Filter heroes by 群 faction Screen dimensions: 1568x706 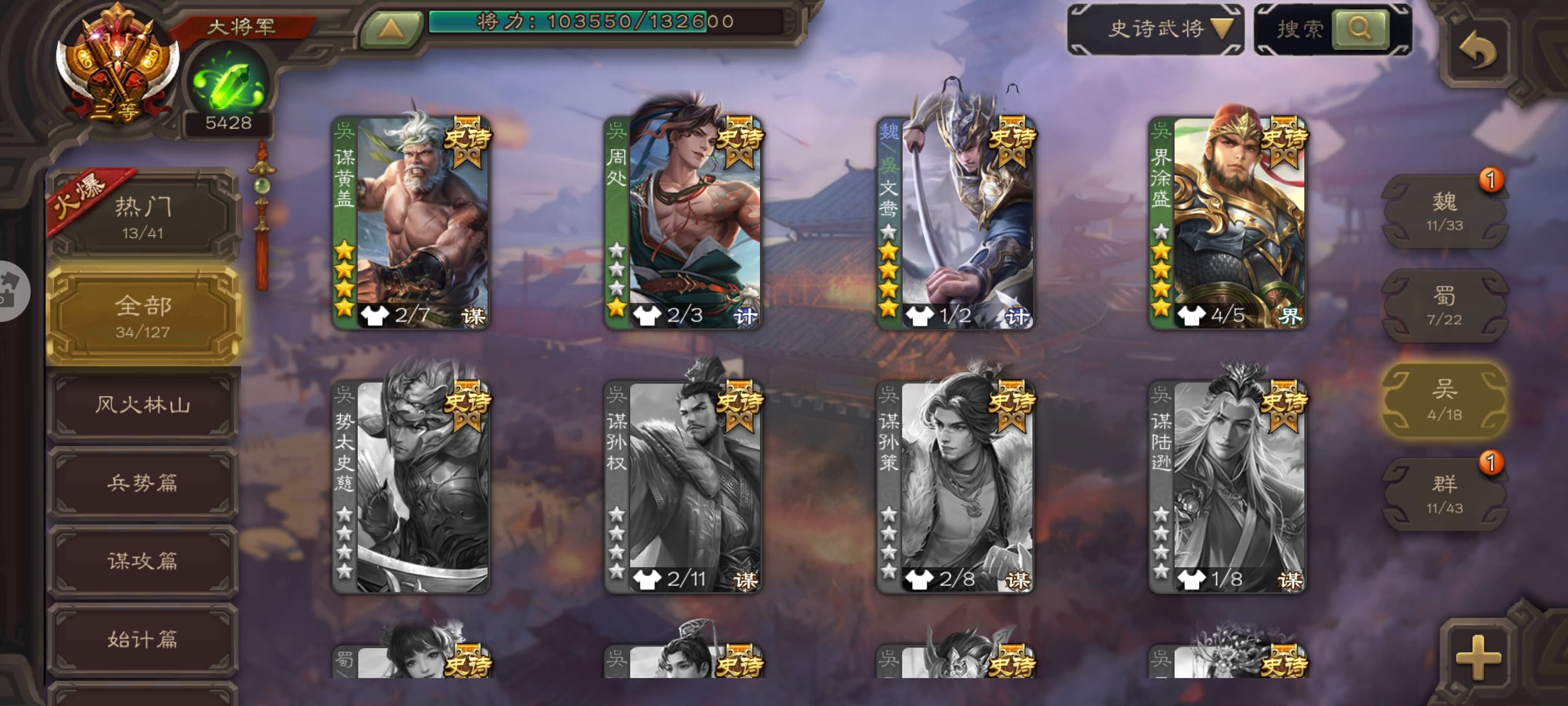(x=1444, y=493)
